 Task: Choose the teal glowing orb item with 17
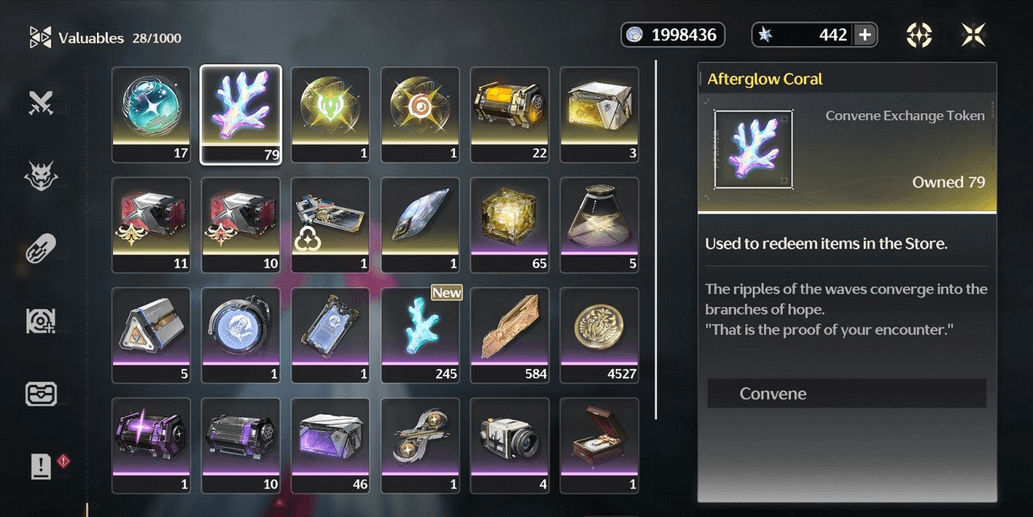pos(151,113)
